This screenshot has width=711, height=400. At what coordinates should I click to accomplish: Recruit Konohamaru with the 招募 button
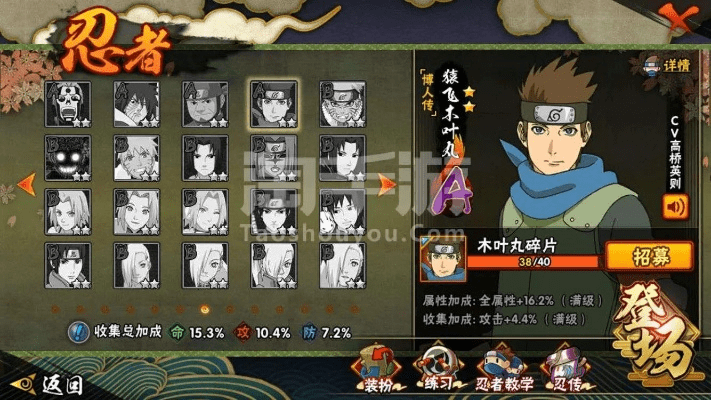[x=649, y=256]
